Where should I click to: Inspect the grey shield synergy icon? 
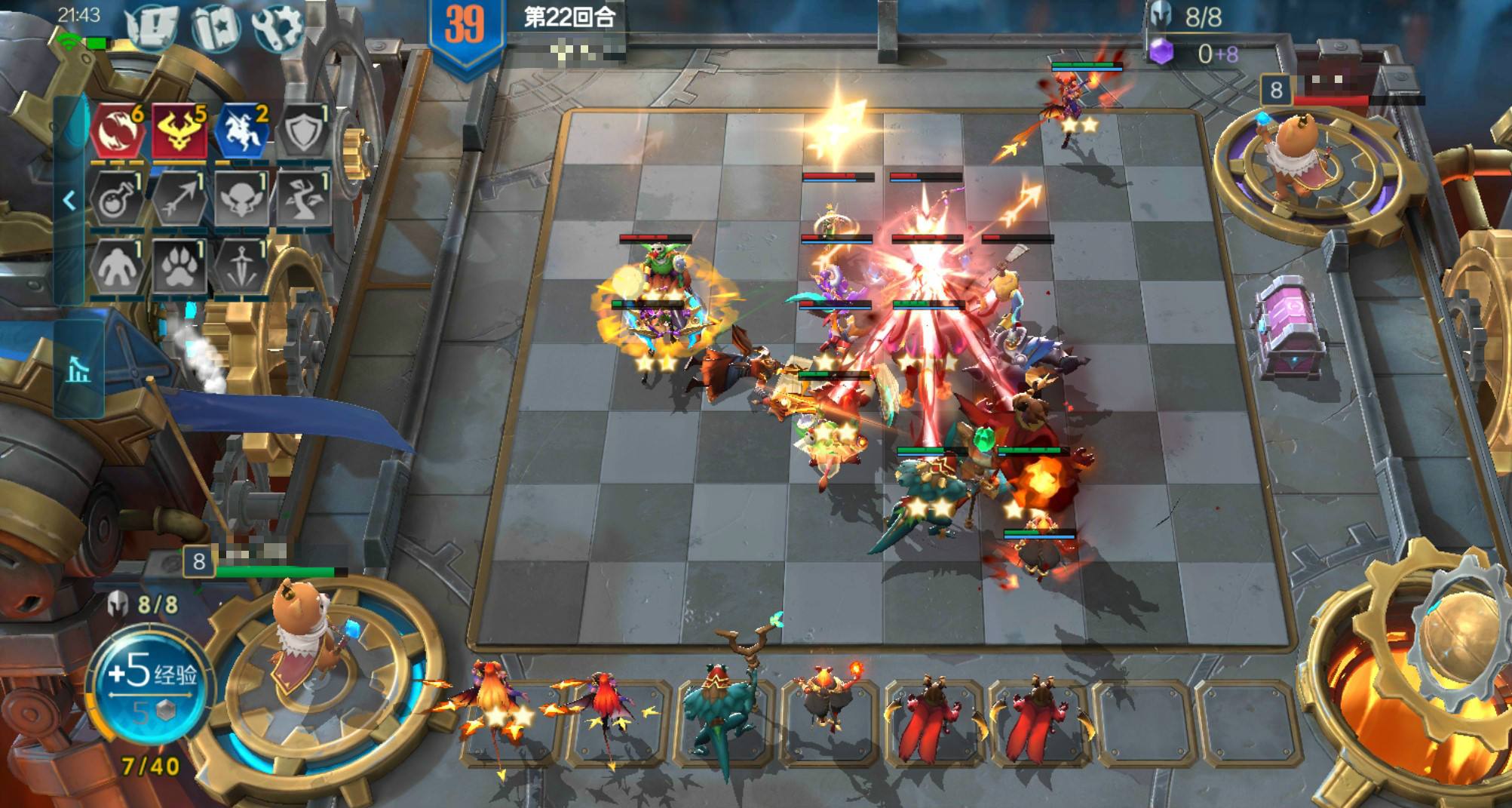click(x=304, y=131)
